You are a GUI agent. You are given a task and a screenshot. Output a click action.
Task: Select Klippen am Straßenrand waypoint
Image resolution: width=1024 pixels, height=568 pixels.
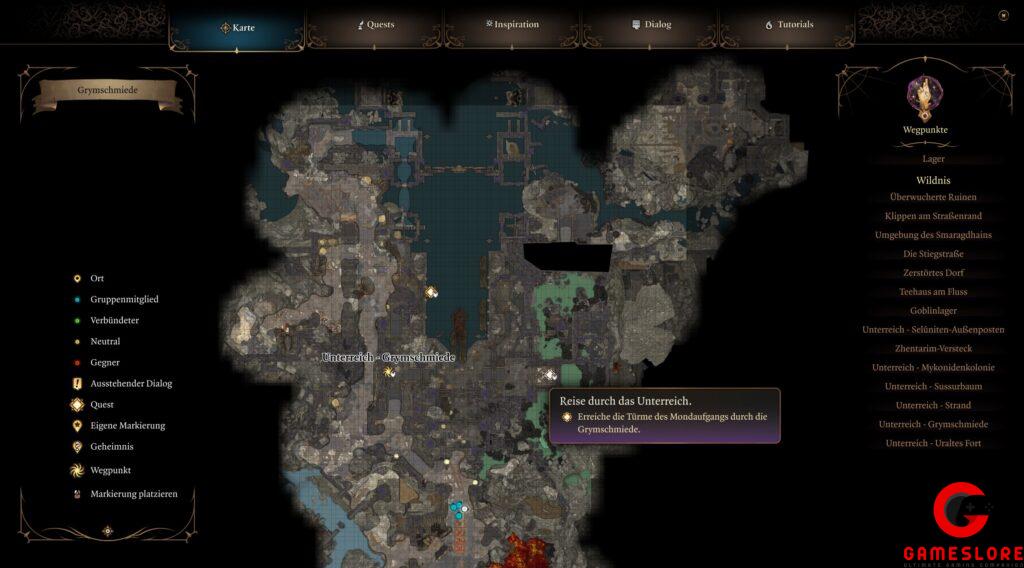click(933, 216)
